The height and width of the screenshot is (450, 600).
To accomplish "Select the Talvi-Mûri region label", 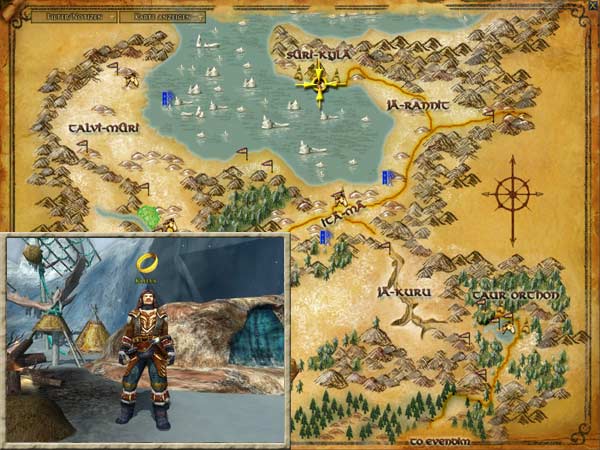I will (103, 130).
